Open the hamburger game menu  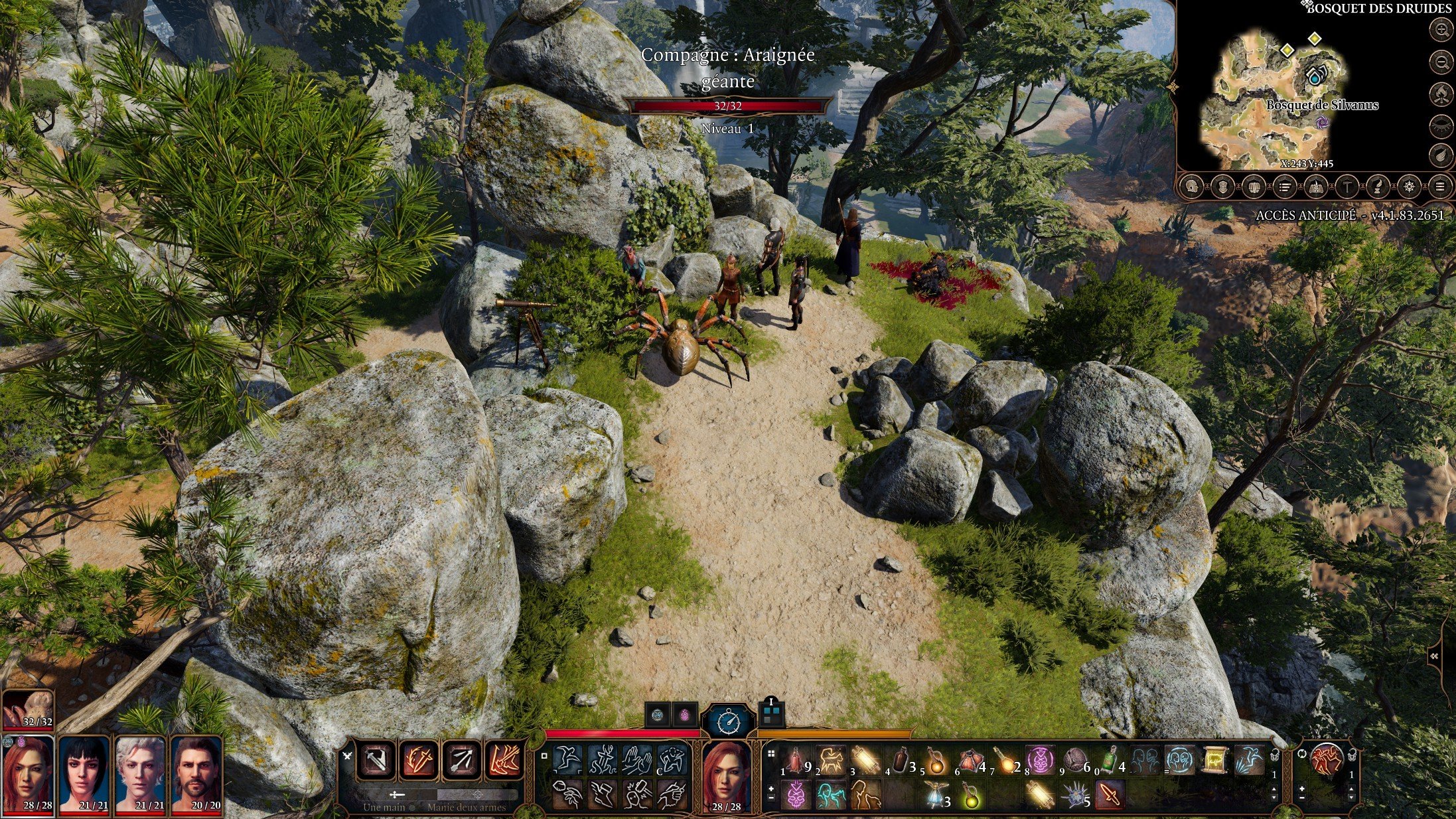coord(1439,187)
